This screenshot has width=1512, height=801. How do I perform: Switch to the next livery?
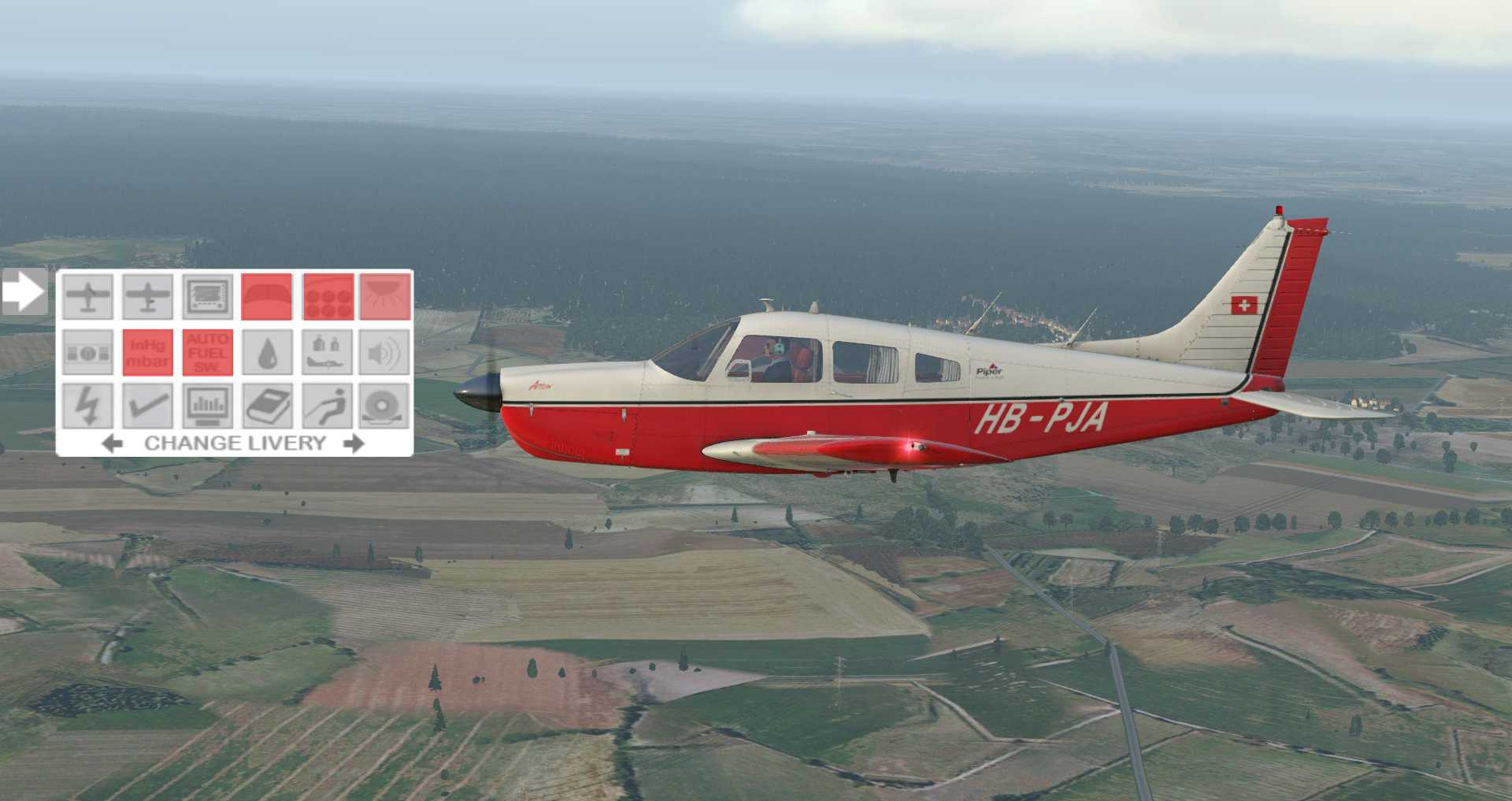coord(354,443)
